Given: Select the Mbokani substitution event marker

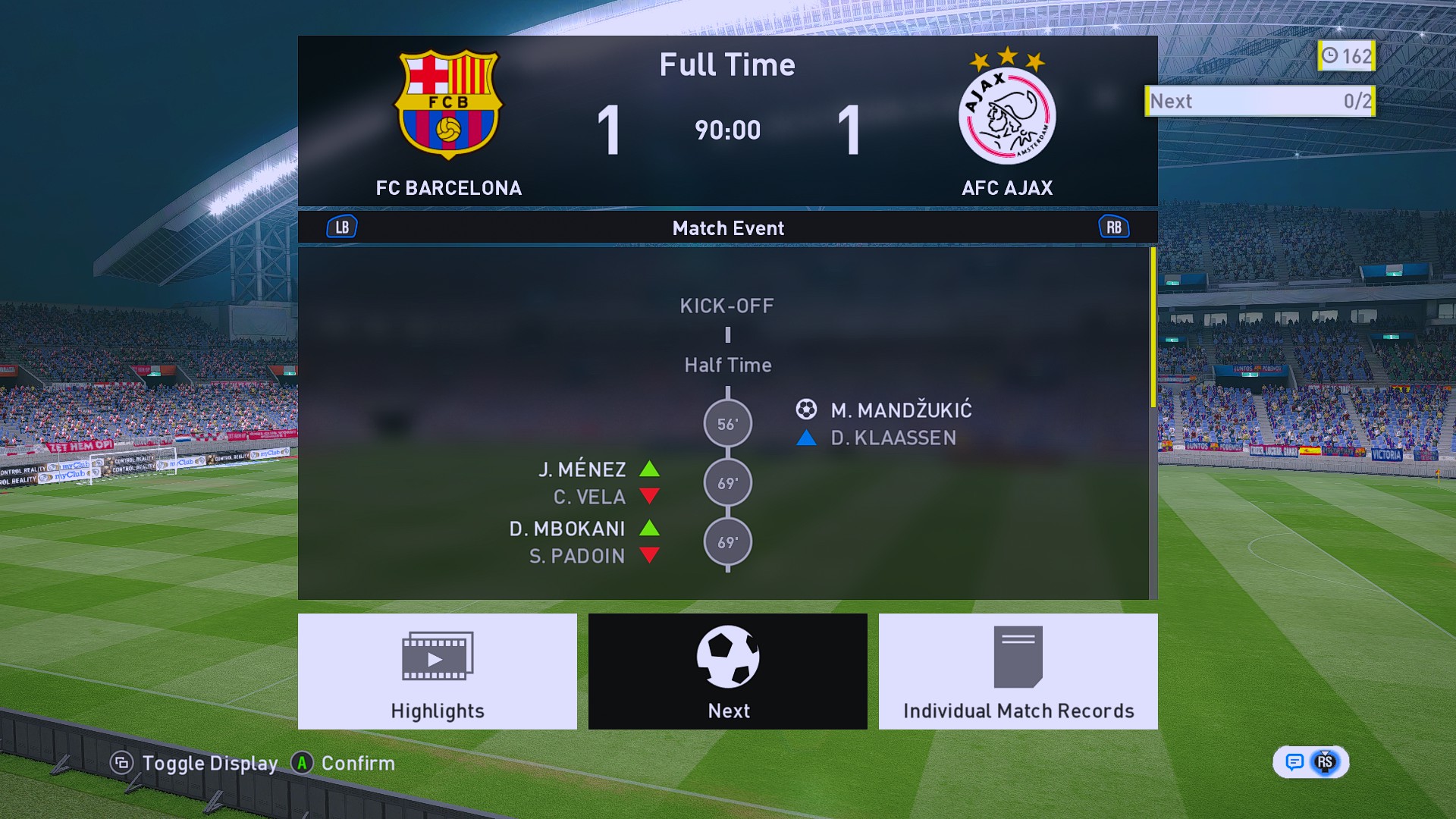Looking at the screenshot, I should 728,542.
